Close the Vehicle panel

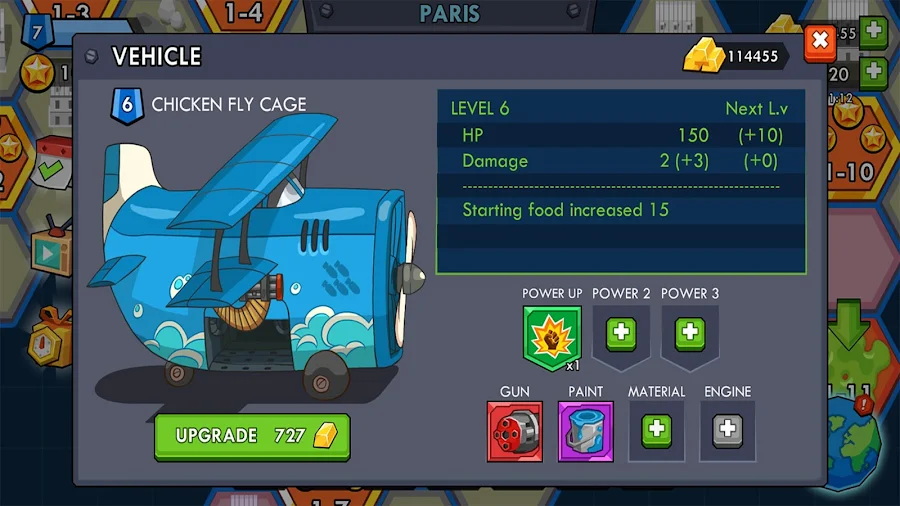819,41
